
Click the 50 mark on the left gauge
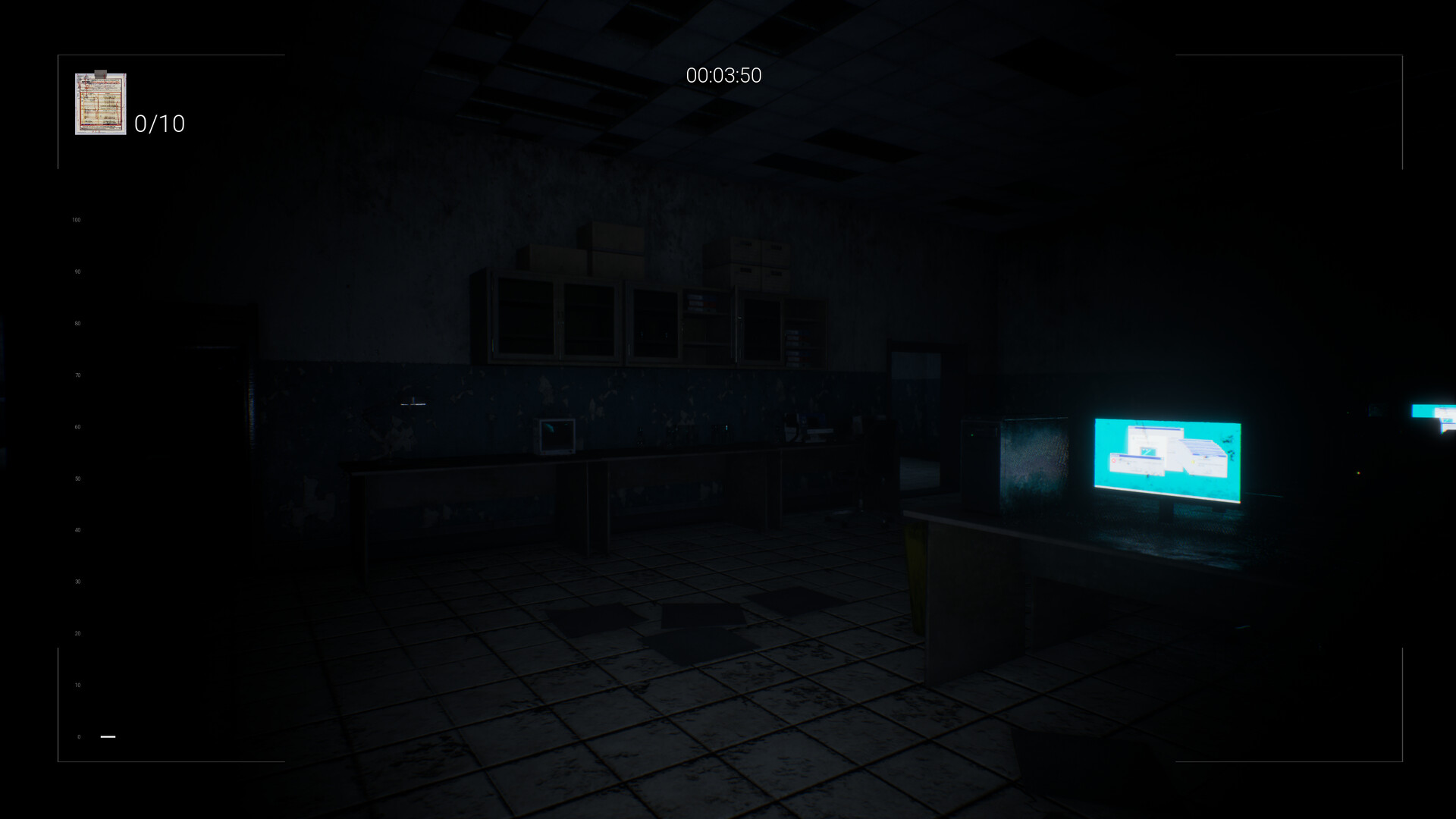pyautogui.click(x=77, y=478)
